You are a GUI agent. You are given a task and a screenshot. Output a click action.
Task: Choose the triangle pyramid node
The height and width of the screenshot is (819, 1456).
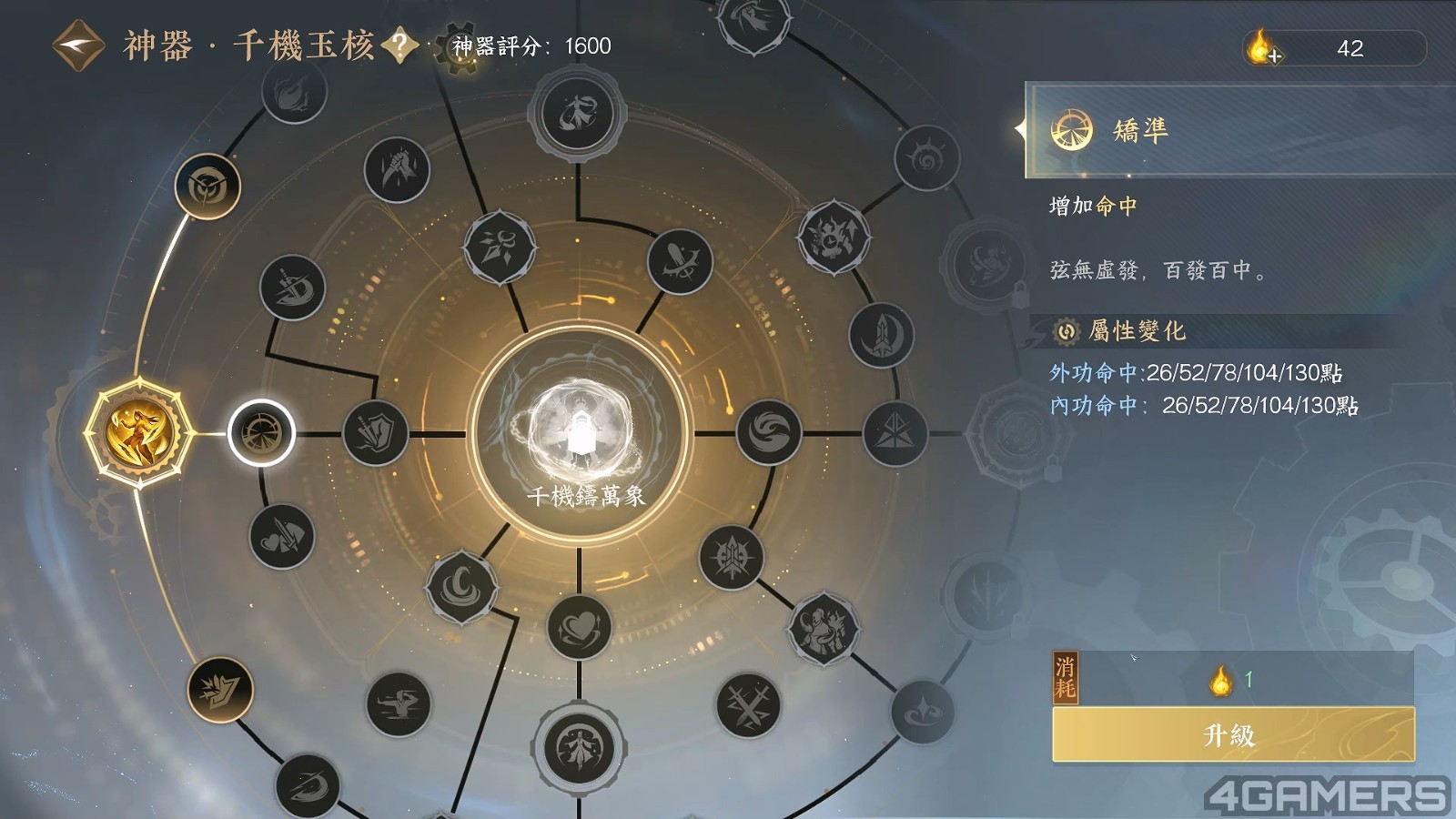[895, 433]
